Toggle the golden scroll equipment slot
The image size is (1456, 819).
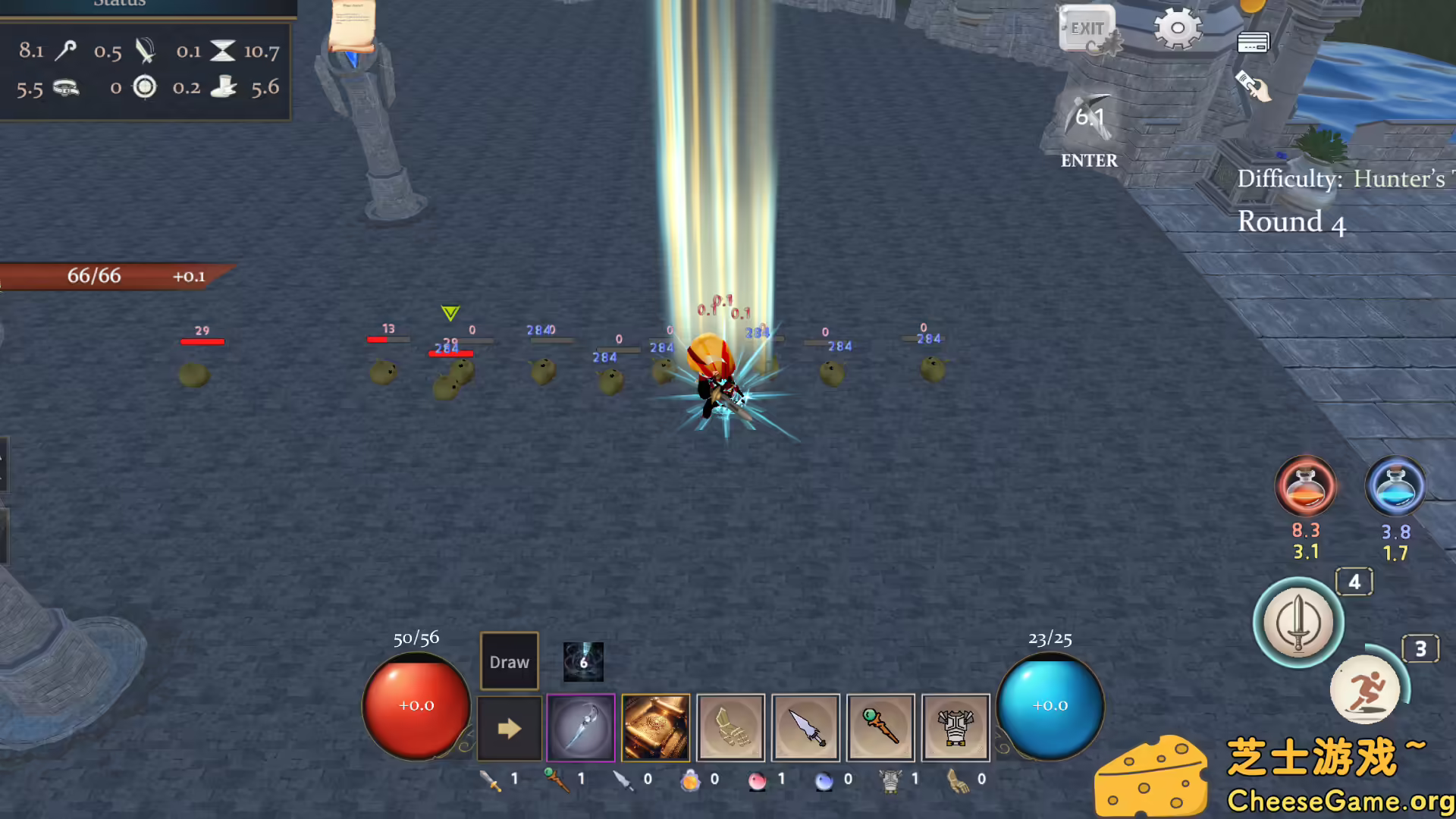tap(655, 728)
